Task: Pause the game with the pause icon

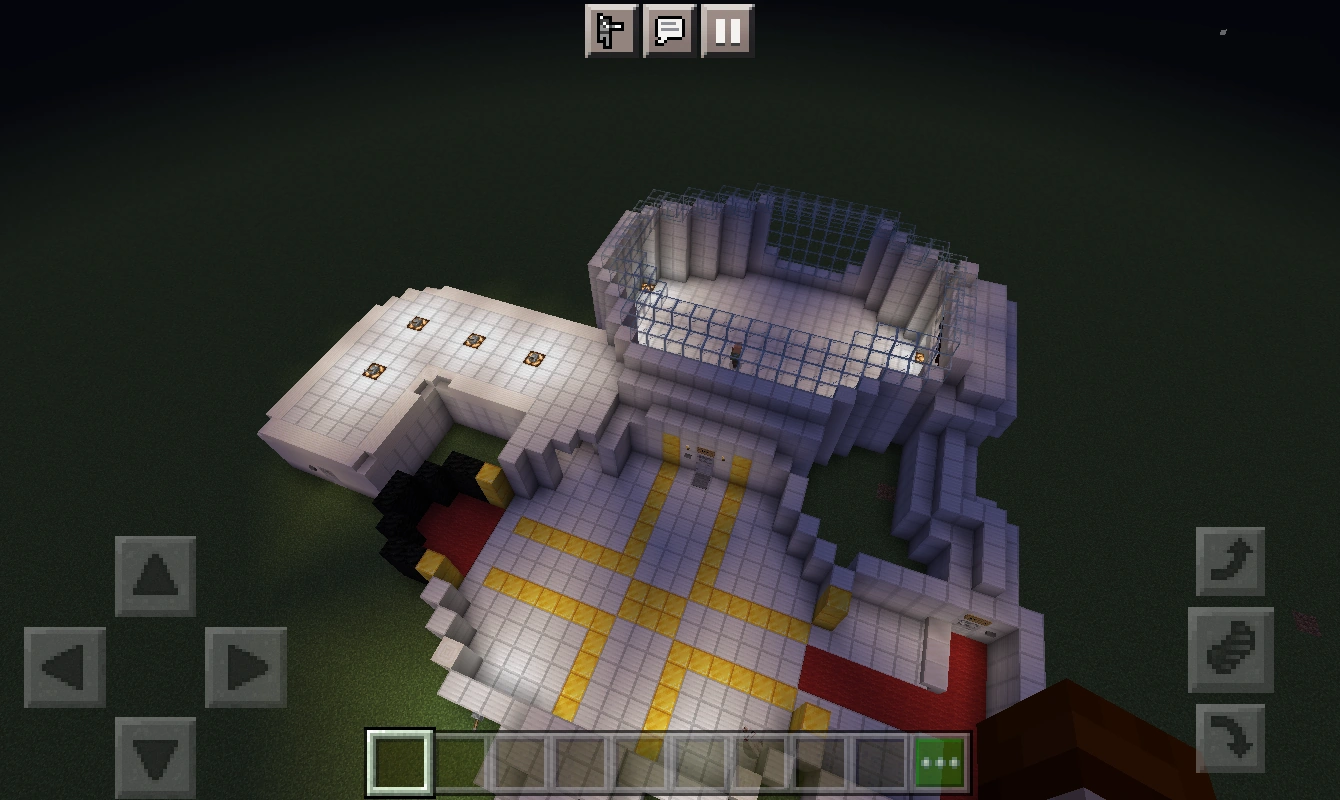Action: [x=727, y=31]
